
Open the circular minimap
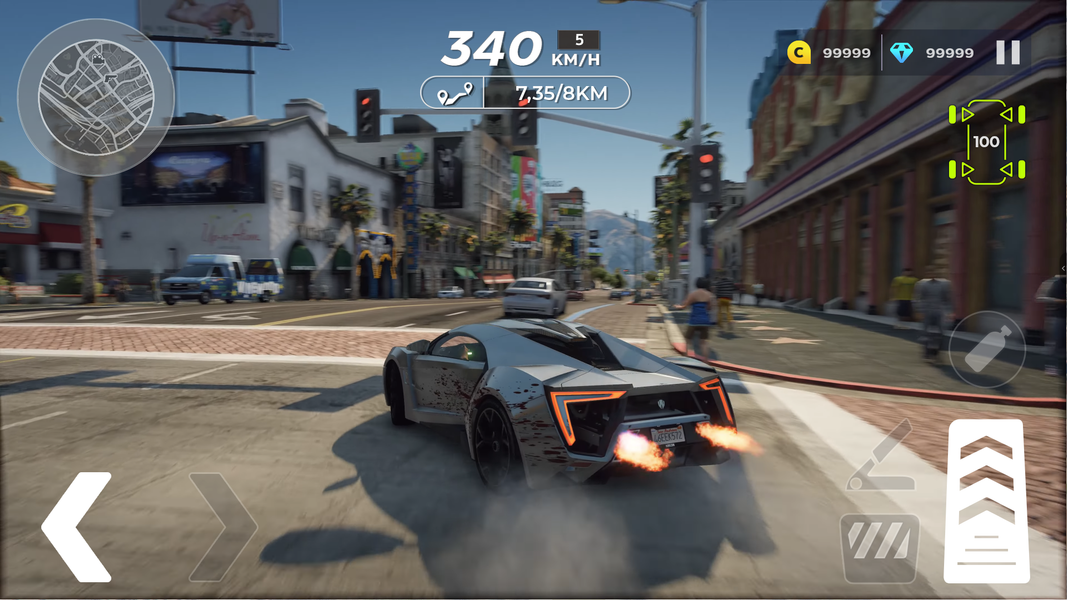pyautogui.click(x=95, y=96)
